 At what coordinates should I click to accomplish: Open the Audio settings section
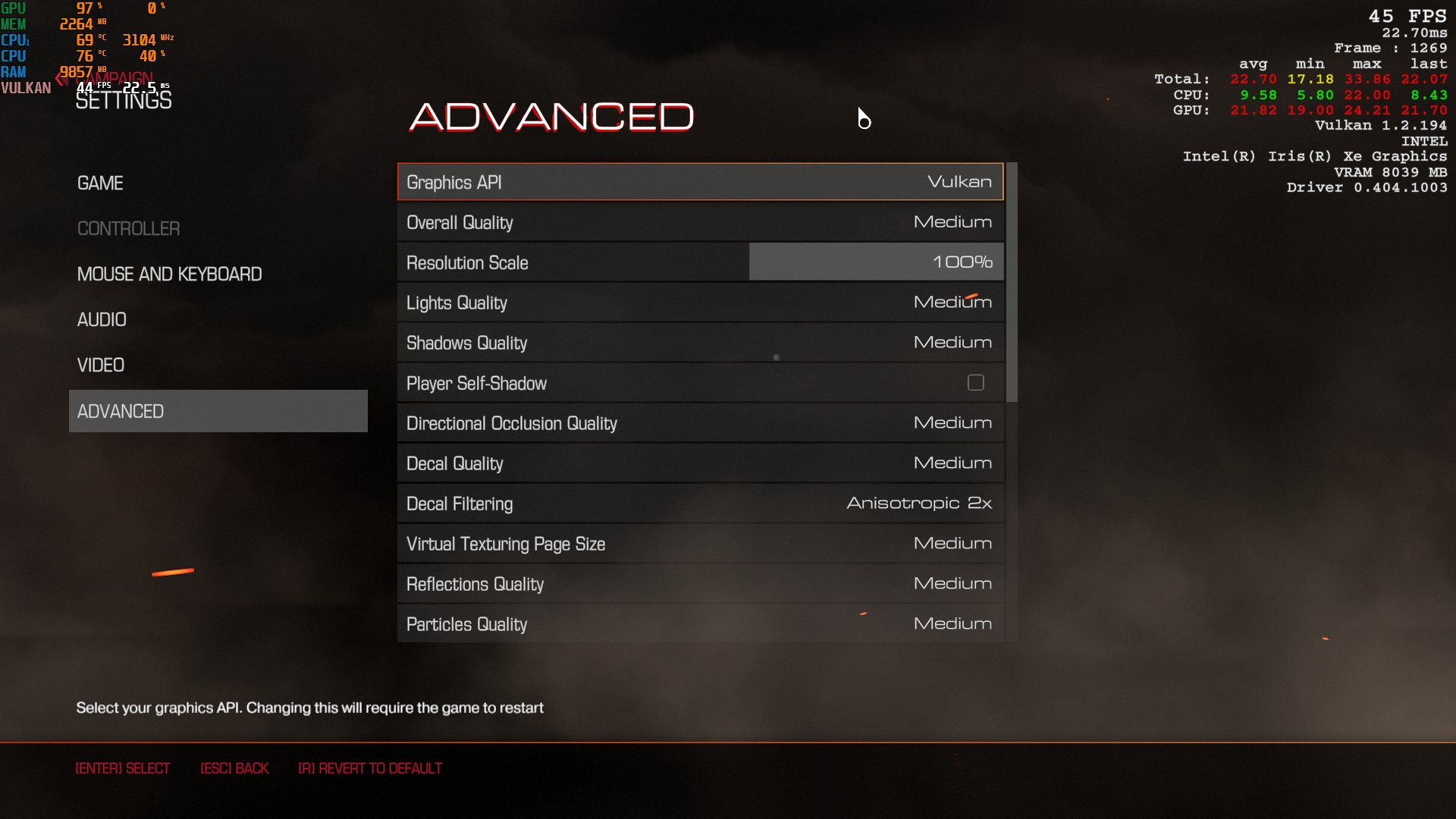(102, 320)
